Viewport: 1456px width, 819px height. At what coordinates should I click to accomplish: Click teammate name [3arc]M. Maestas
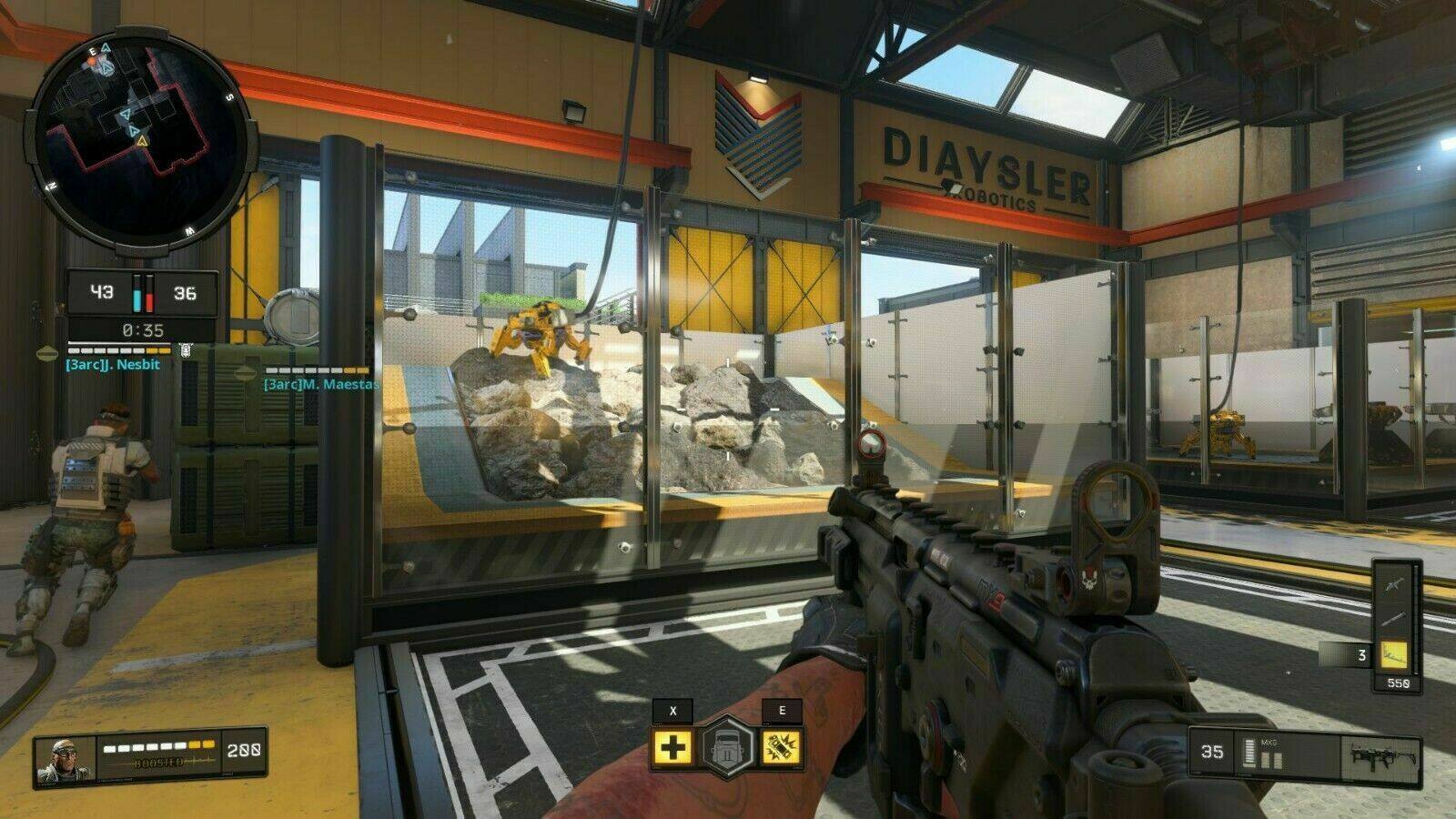(321, 385)
